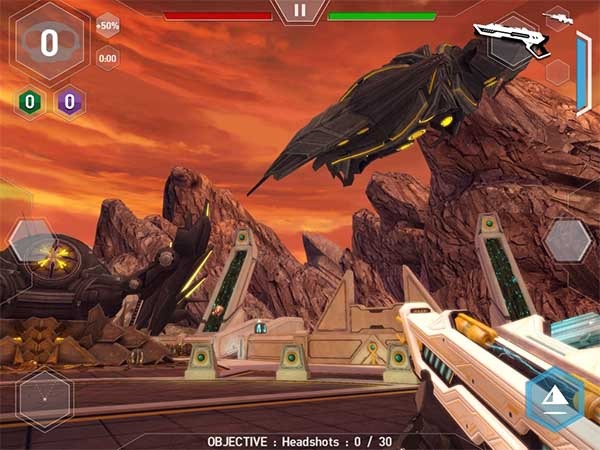Tap the blue jump arrow button
This screenshot has height=450, width=600.
(x=553, y=398)
